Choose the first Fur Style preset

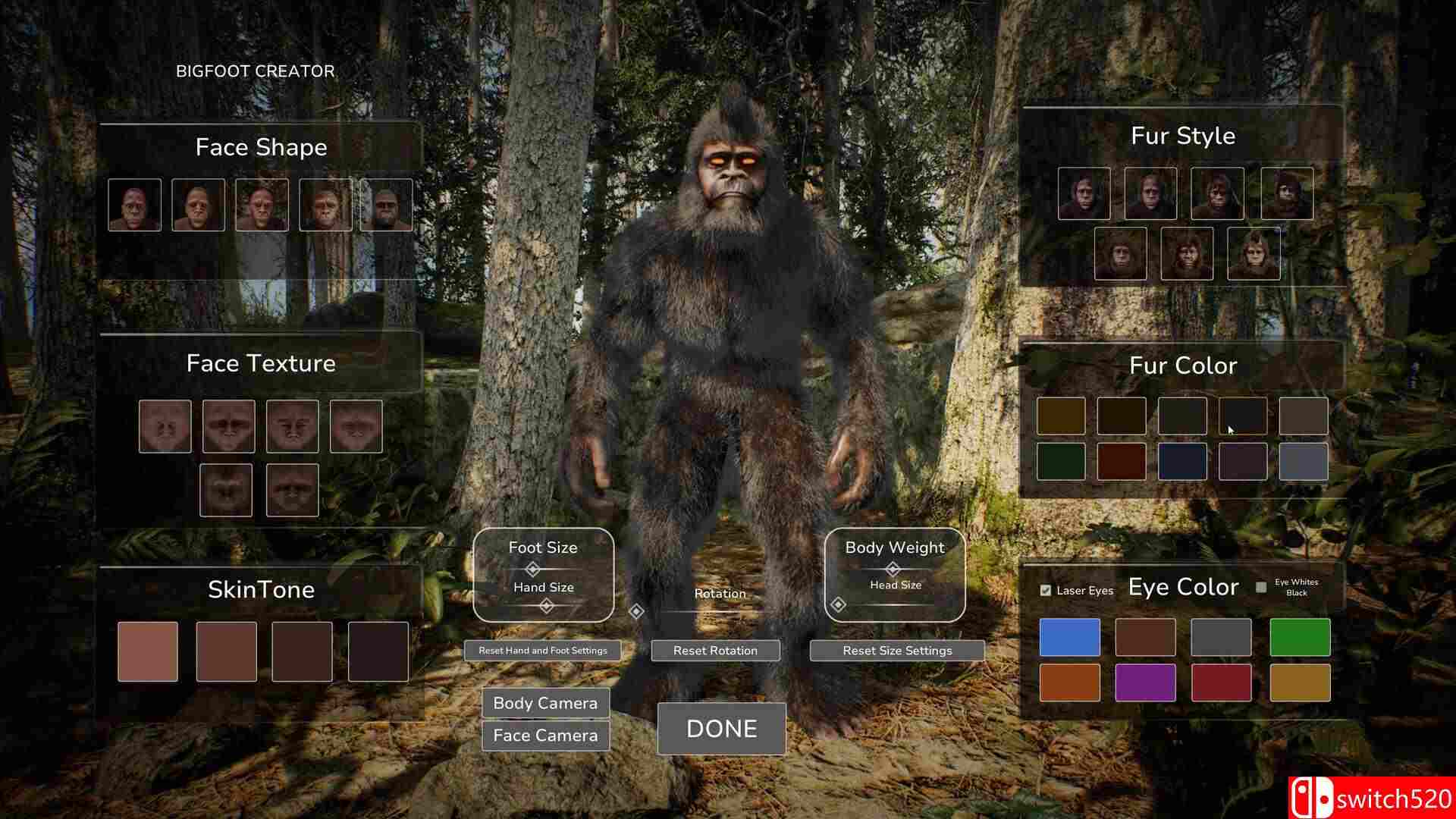[x=1084, y=193]
